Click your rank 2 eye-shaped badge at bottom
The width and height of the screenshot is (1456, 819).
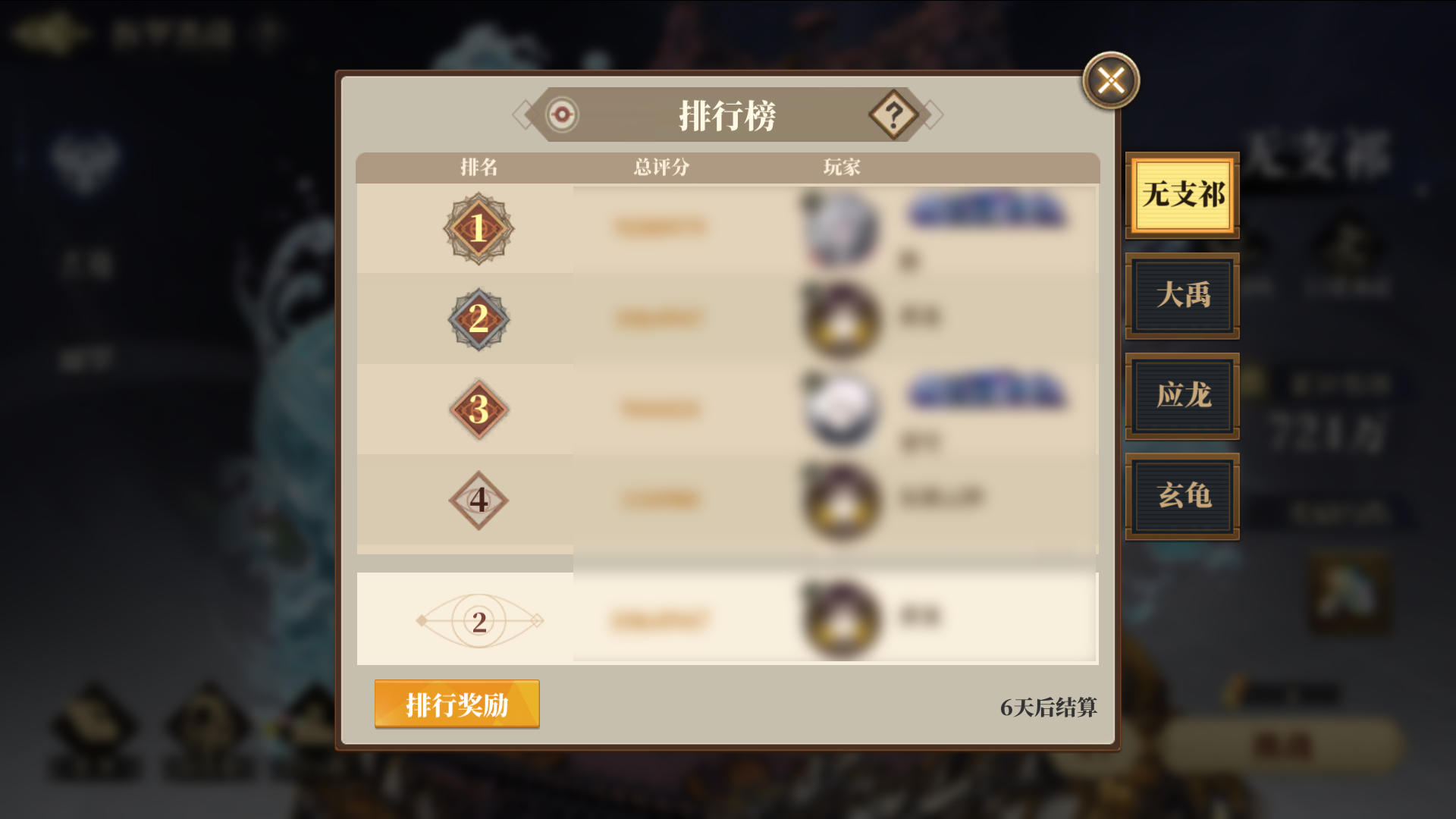coord(478,620)
